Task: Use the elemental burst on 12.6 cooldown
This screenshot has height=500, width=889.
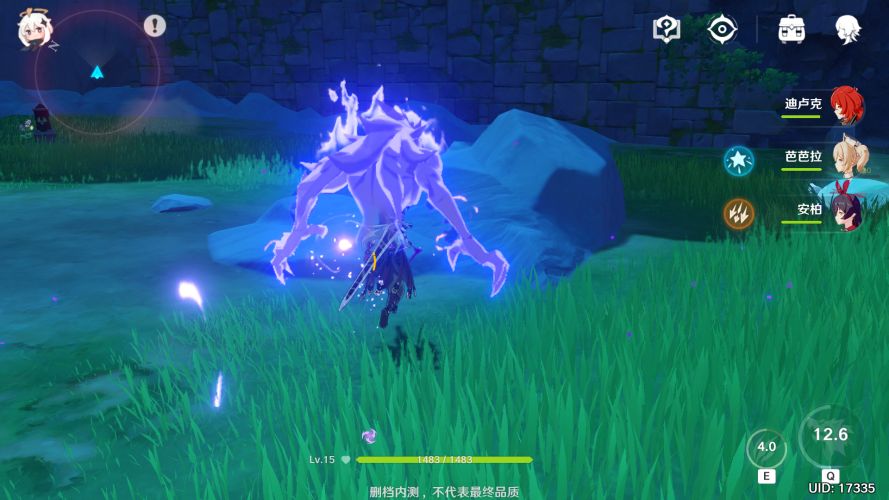Action: point(830,437)
